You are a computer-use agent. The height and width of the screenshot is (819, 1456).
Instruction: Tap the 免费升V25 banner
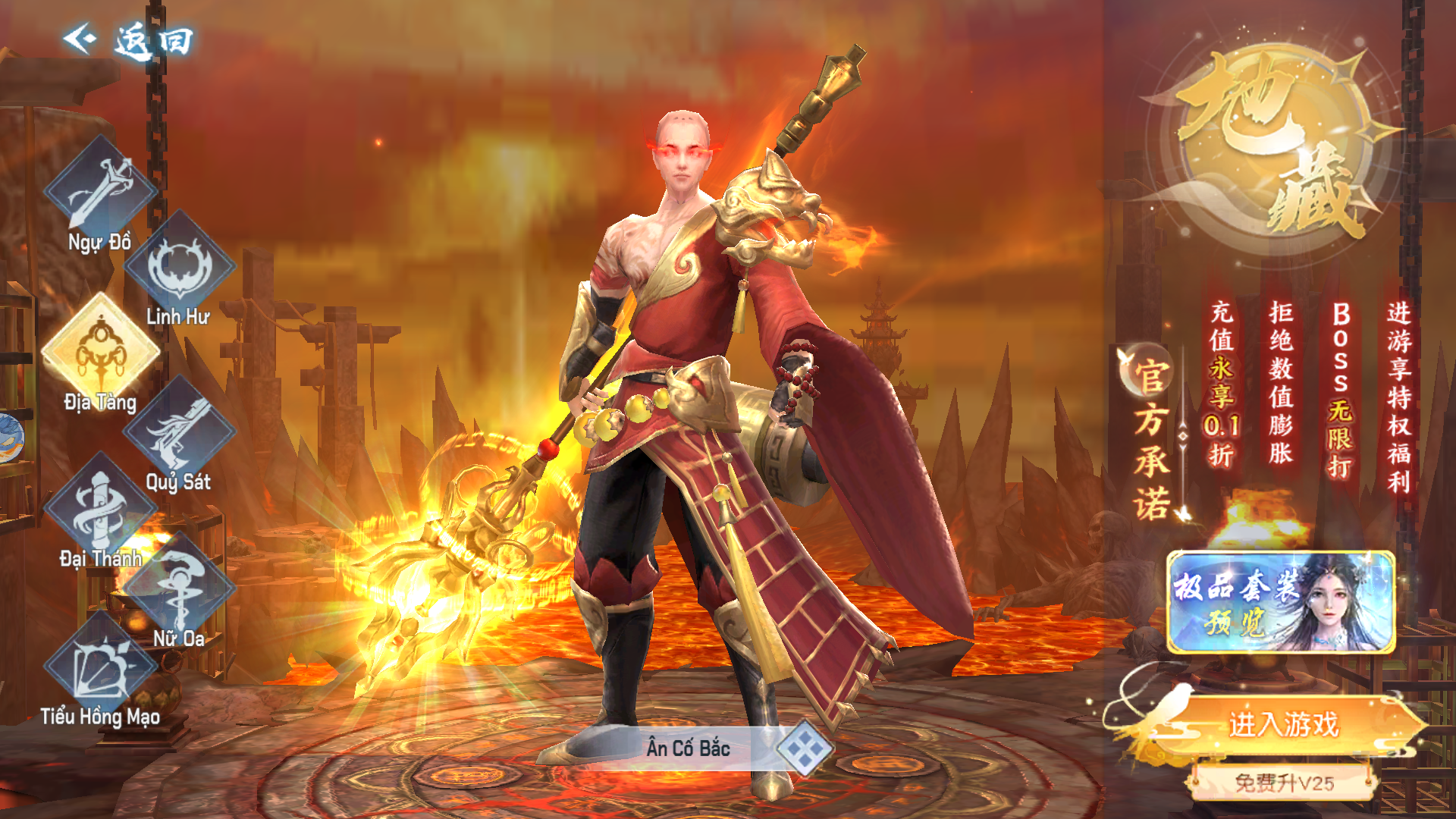[x=1283, y=782]
